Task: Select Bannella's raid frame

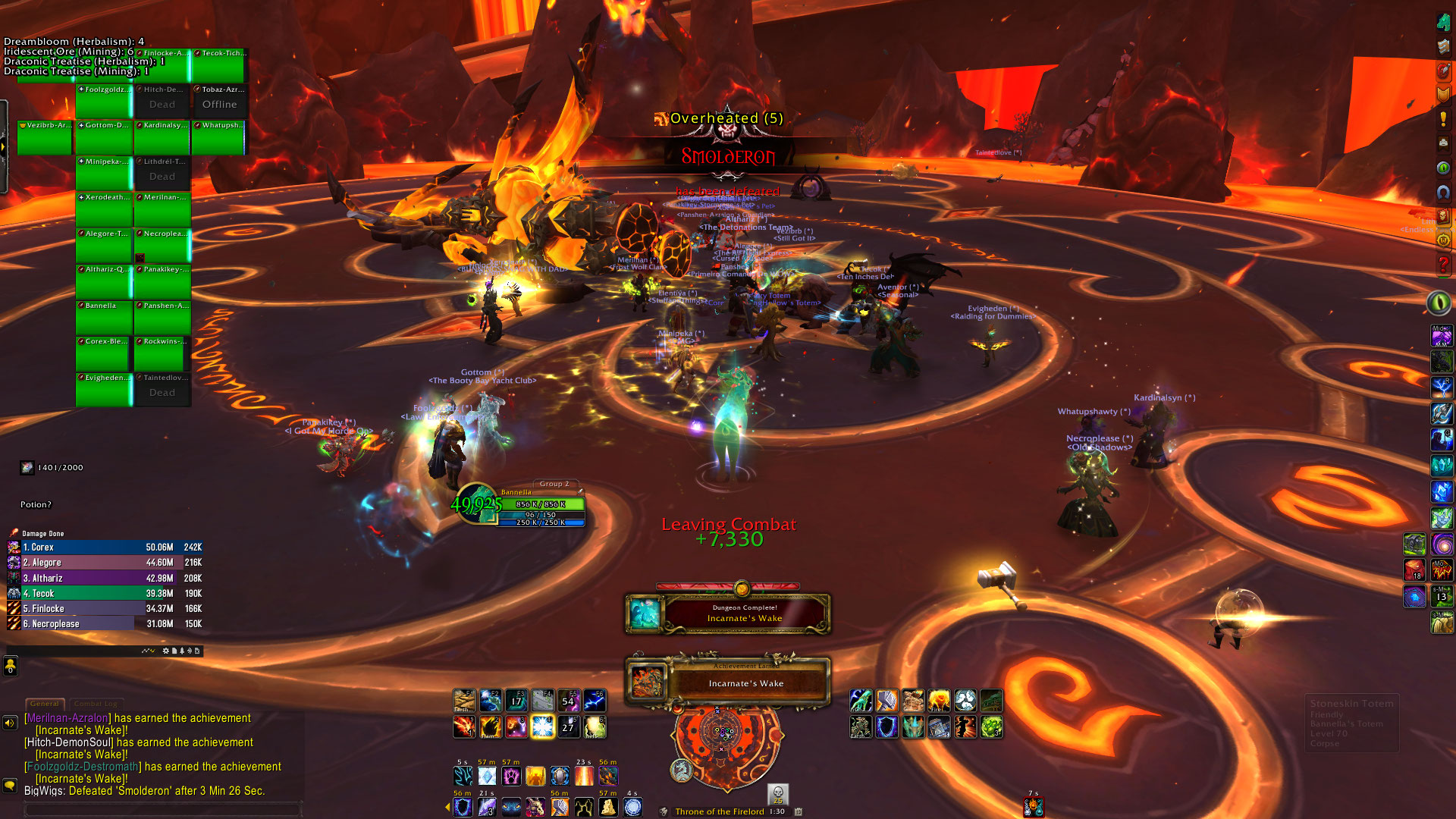Action: [104, 318]
